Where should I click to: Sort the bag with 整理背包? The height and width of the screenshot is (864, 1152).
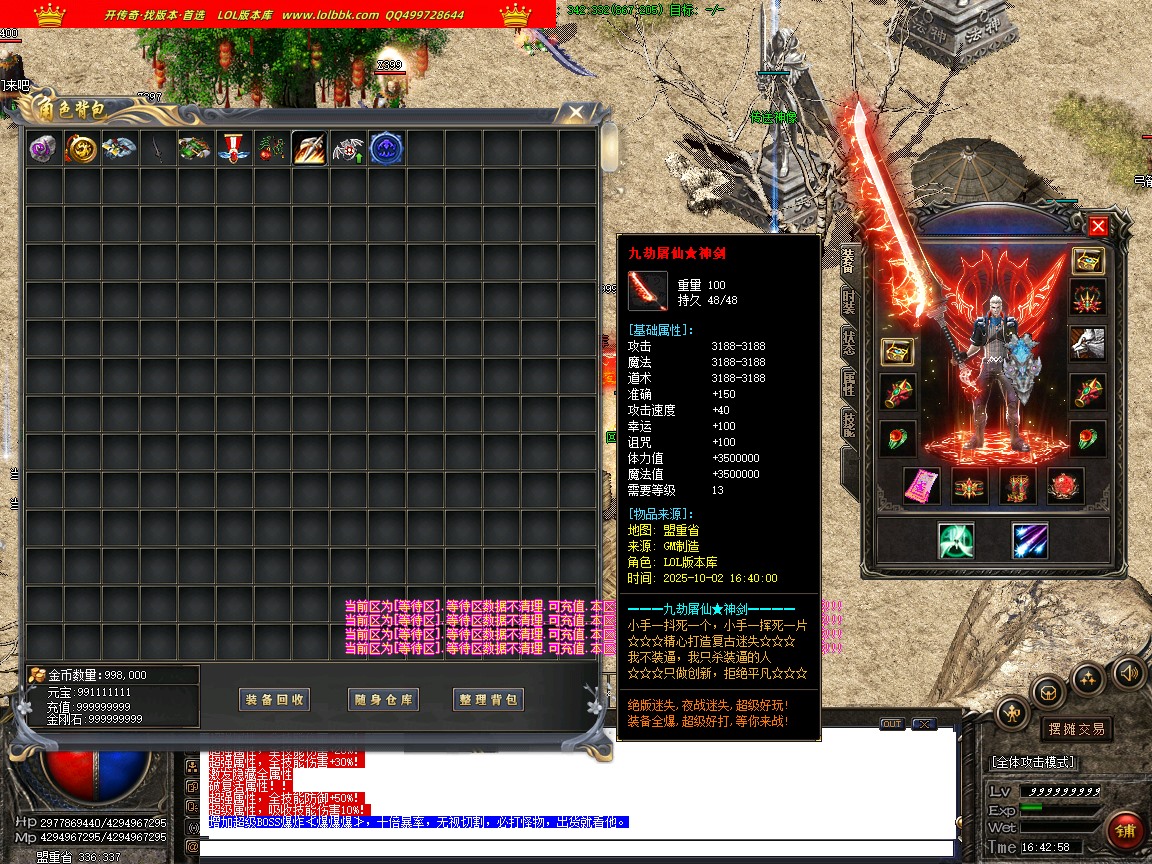pyautogui.click(x=489, y=700)
